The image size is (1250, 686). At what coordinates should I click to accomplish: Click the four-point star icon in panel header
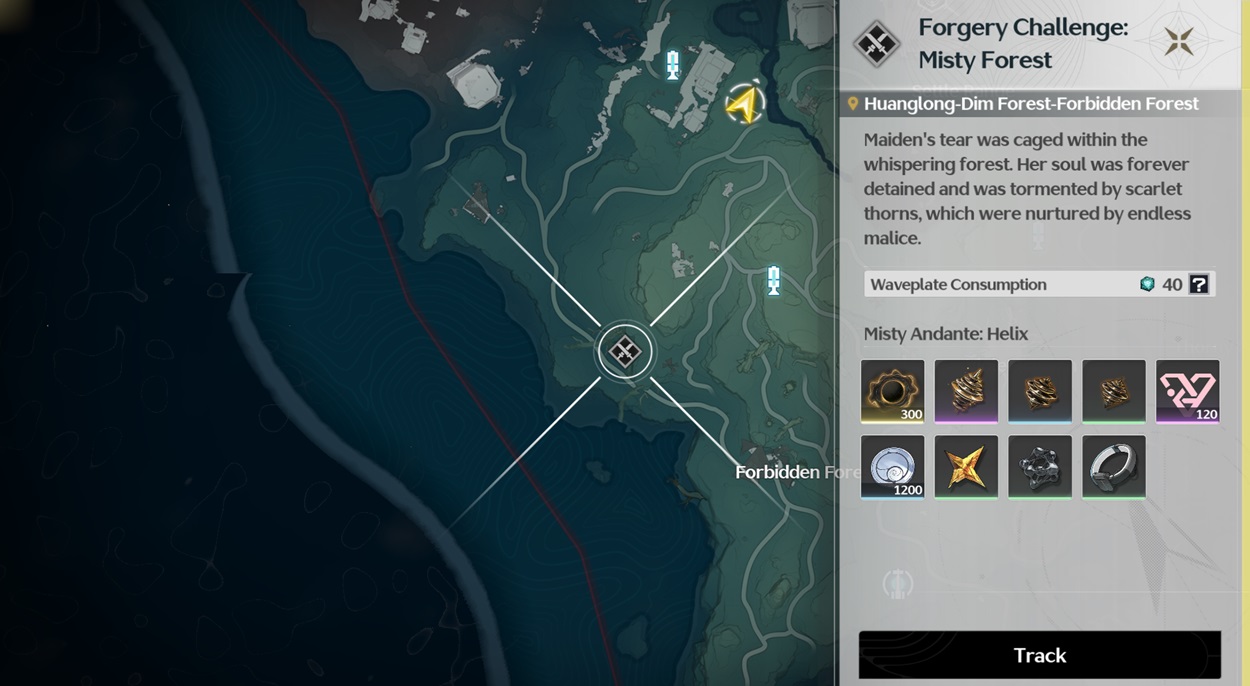tap(1179, 42)
